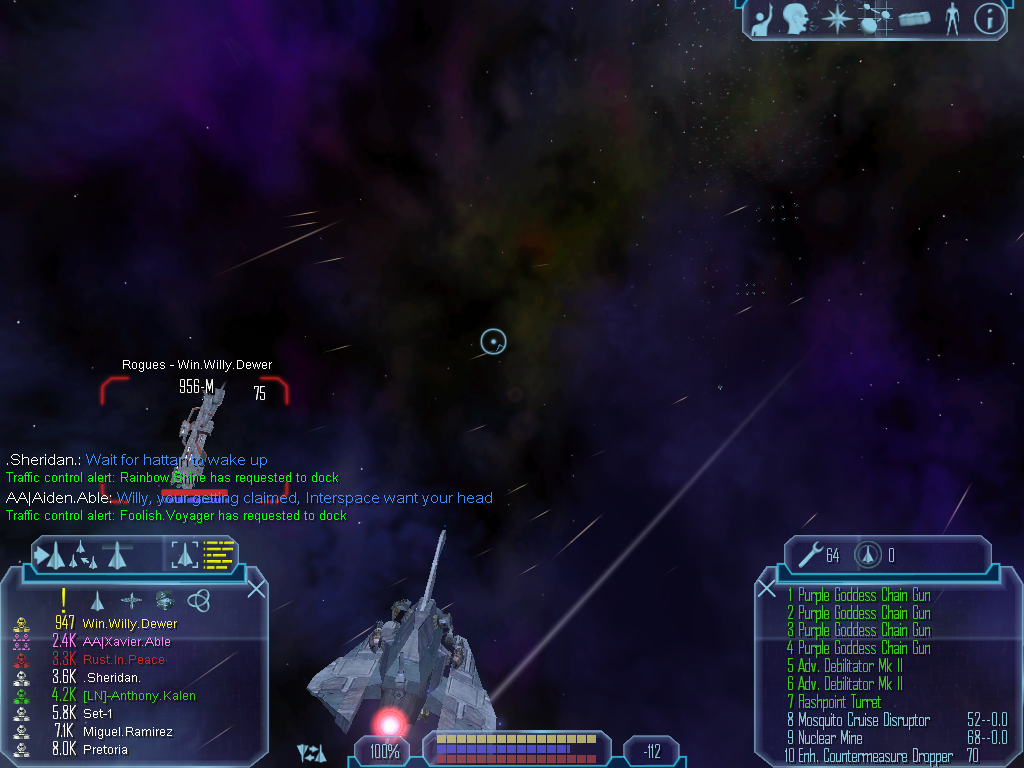
Task: Activate the formation maneuver ships icon
Action: [x=83, y=555]
